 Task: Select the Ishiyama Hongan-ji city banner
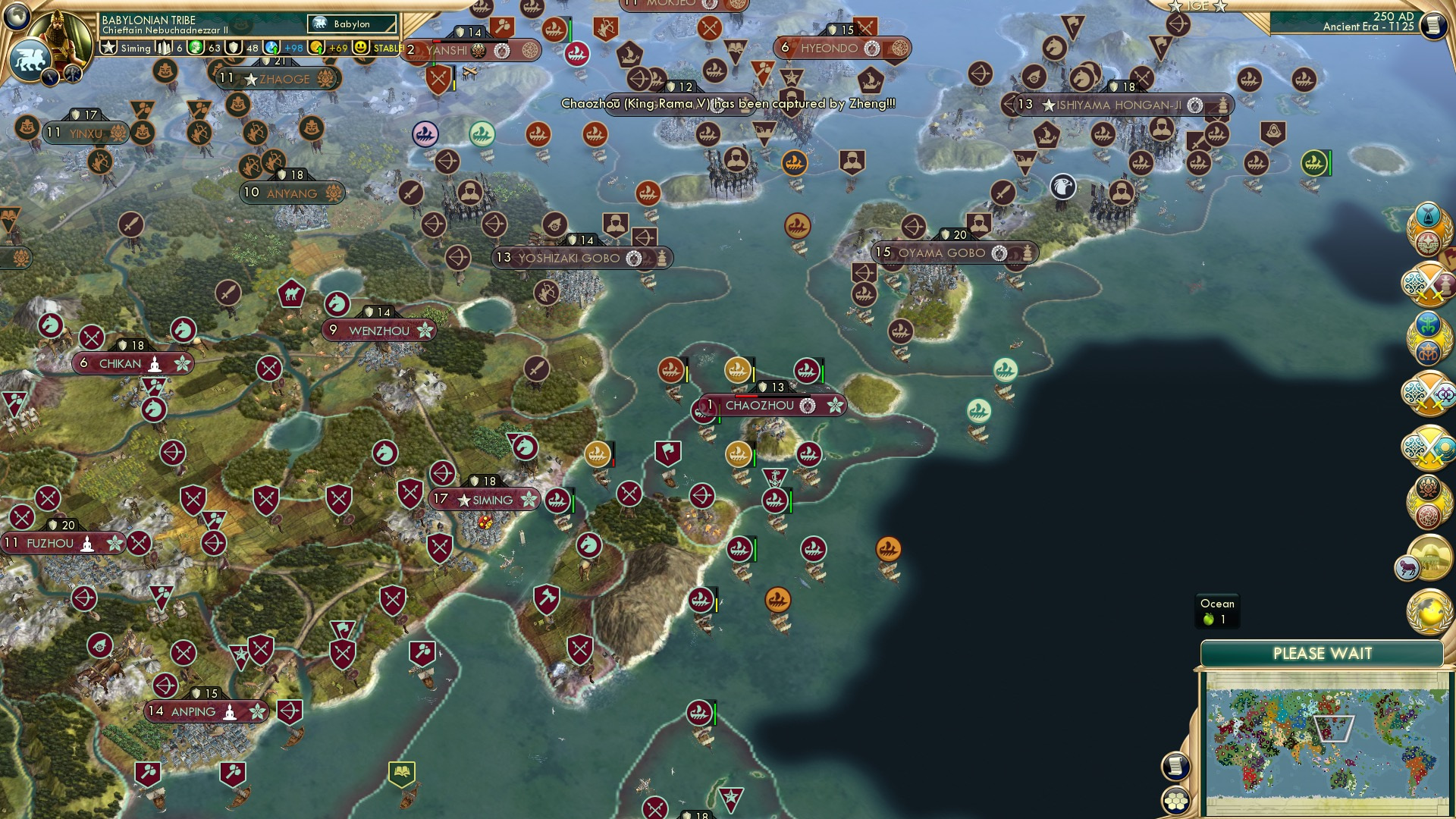click(x=1122, y=105)
